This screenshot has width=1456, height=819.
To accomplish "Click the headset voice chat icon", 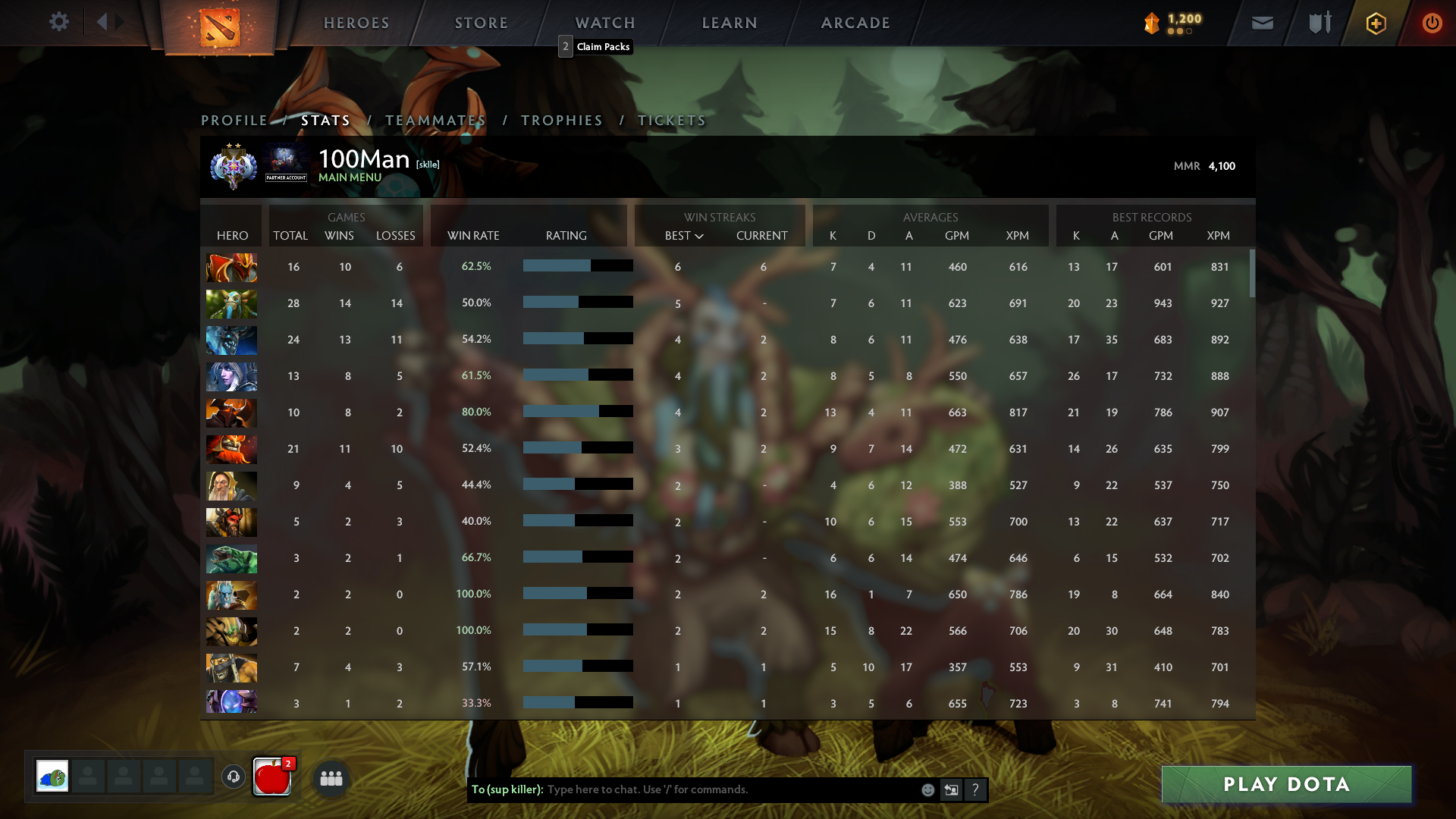I will click(x=233, y=777).
